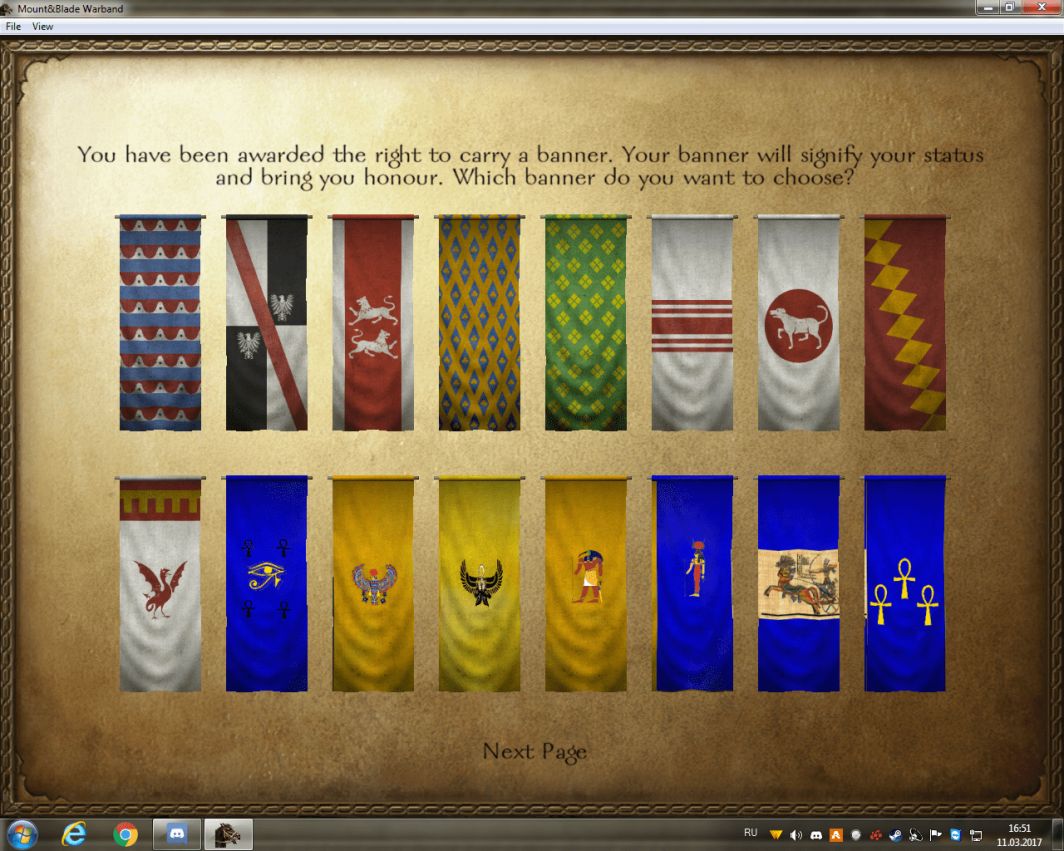
Task: Select the yellow banner with colorful winged scarab
Action: 373,584
